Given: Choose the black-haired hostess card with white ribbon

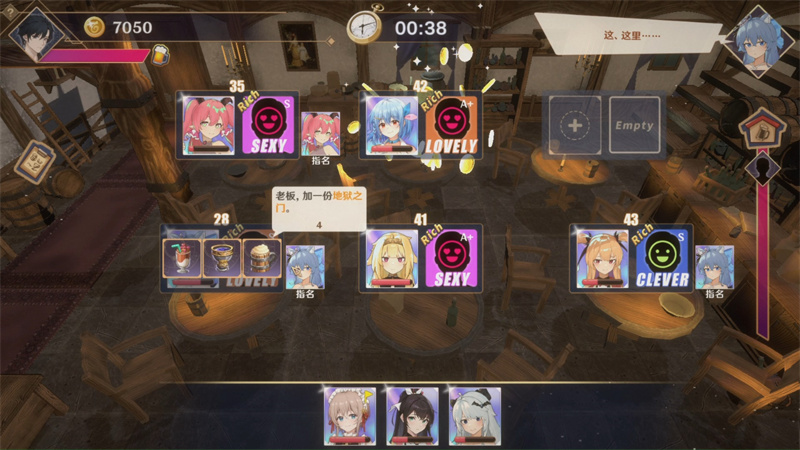Looking at the screenshot, I should click(412, 415).
